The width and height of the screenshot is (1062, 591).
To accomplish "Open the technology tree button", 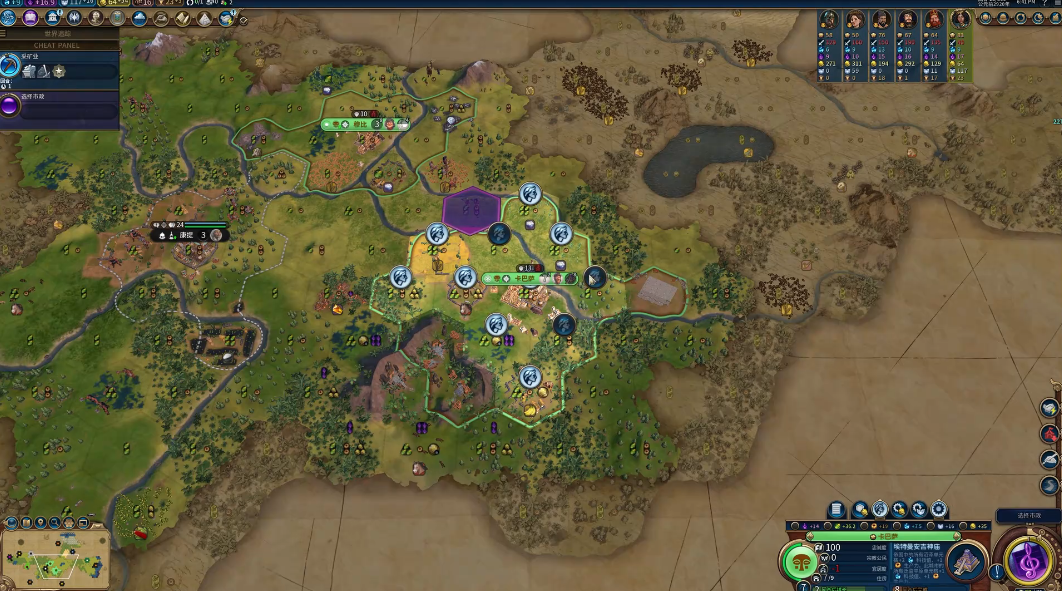I will tap(9, 18).
